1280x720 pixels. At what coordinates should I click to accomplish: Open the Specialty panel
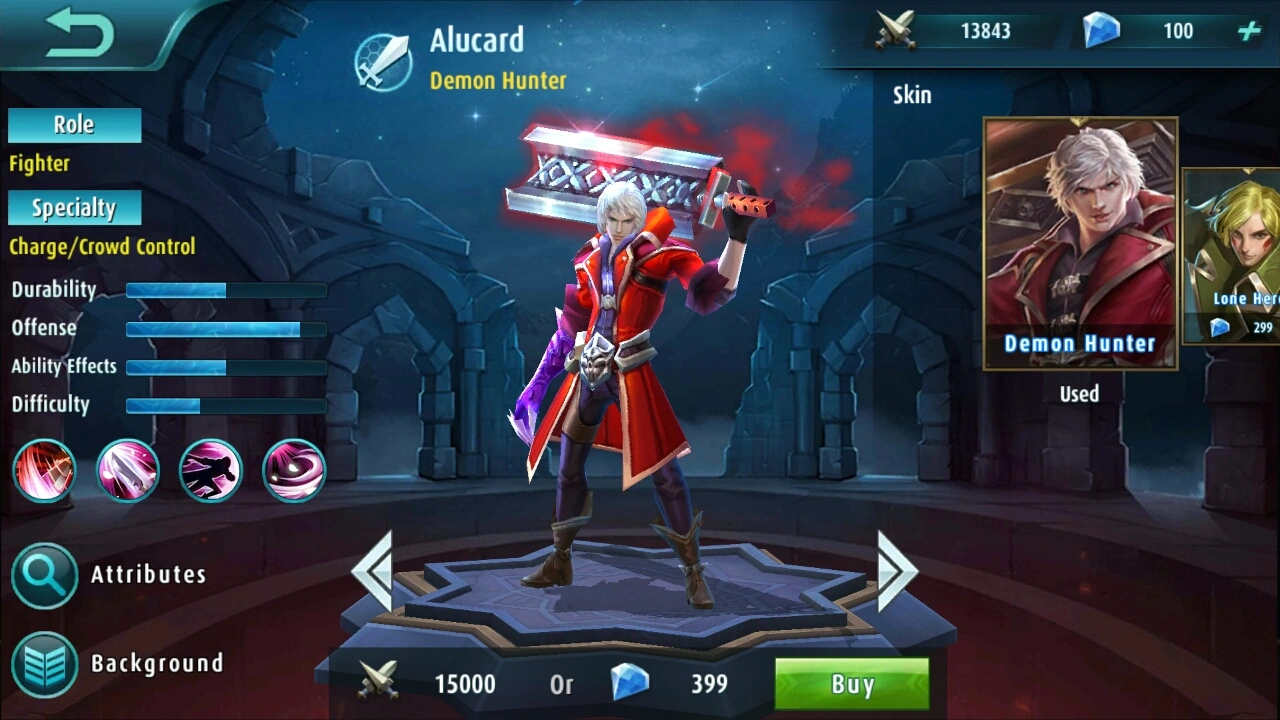click(x=74, y=207)
